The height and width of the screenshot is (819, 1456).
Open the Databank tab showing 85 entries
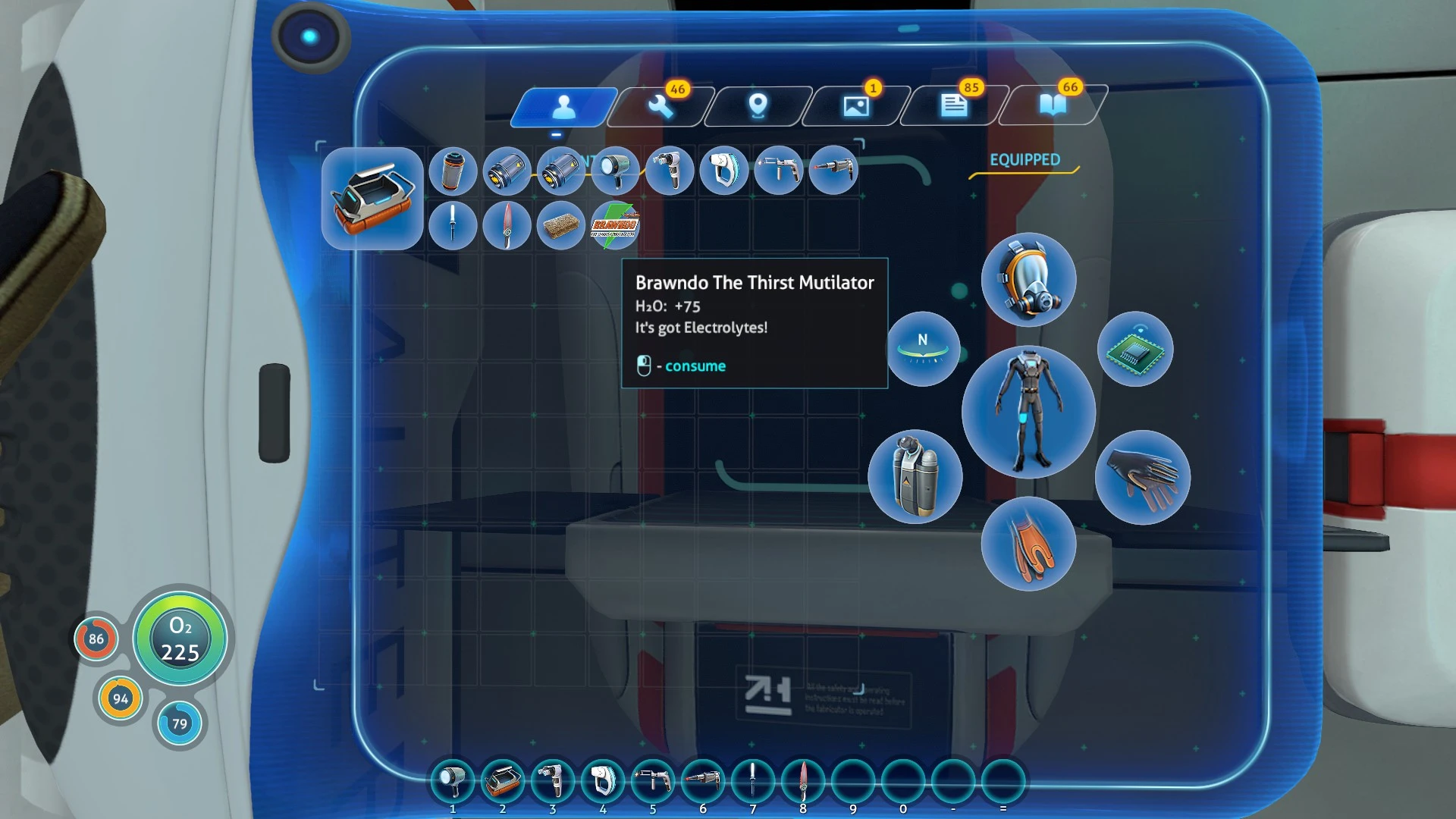(953, 106)
